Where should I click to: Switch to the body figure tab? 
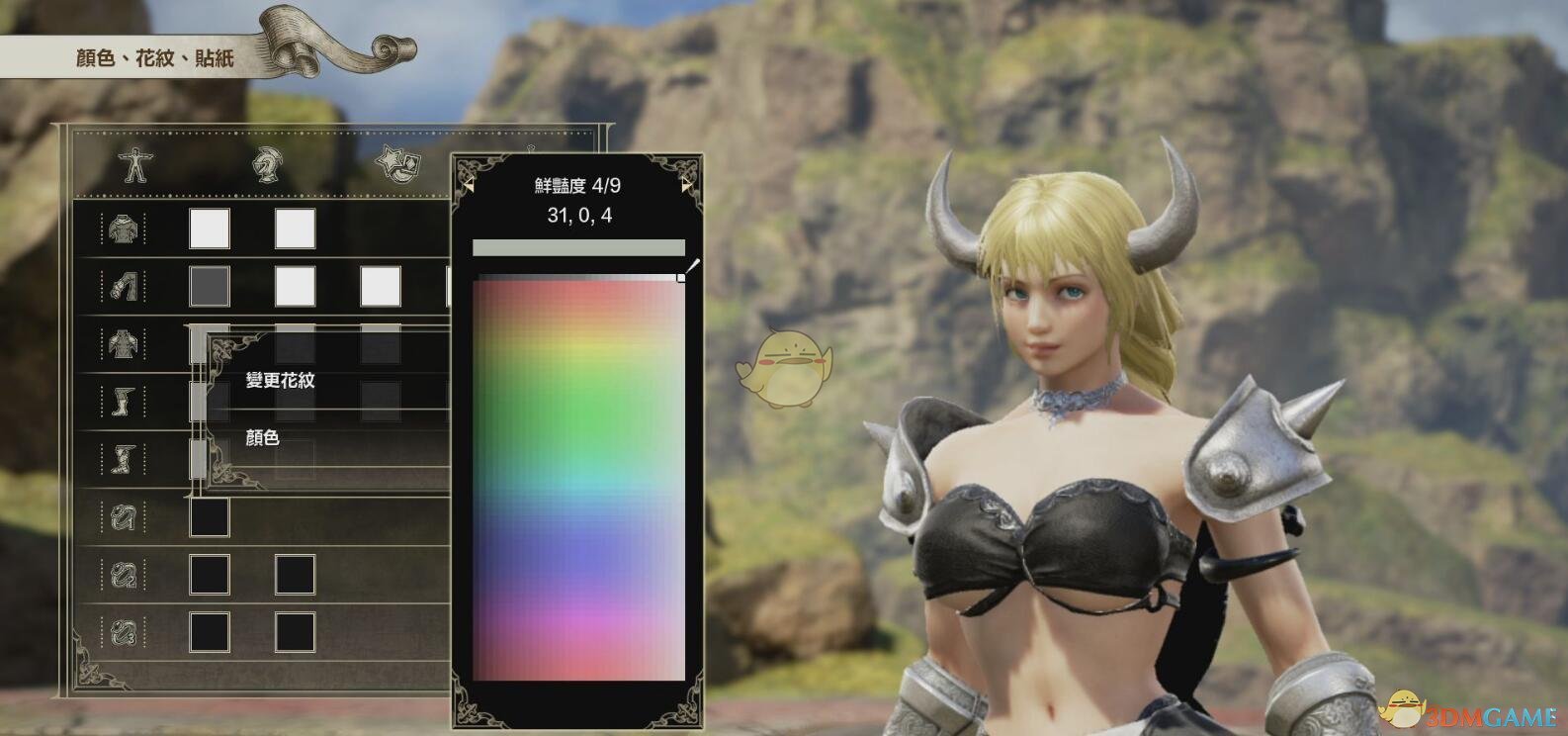(131, 165)
